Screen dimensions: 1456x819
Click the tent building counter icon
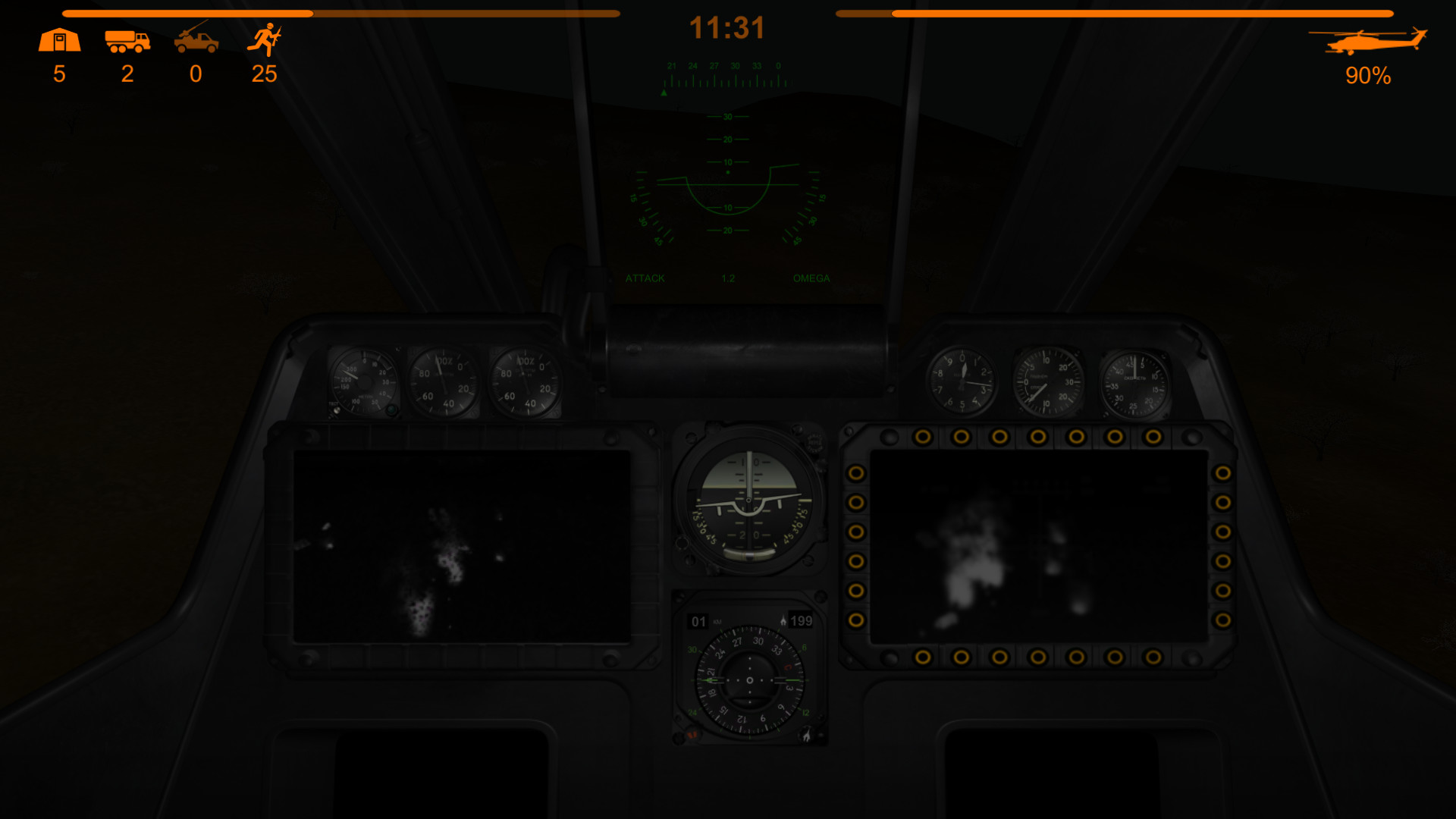click(x=59, y=39)
